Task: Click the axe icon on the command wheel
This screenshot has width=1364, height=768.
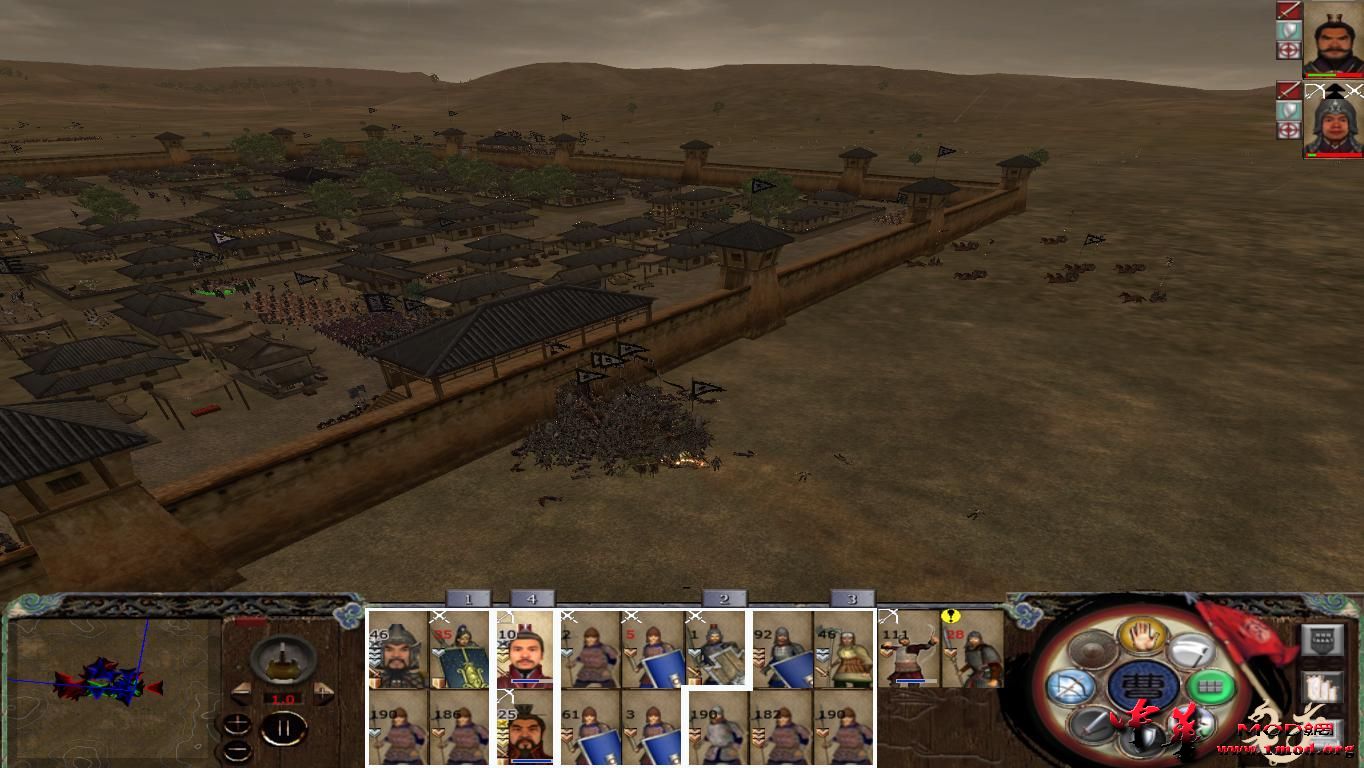Action: [x=1191, y=653]
